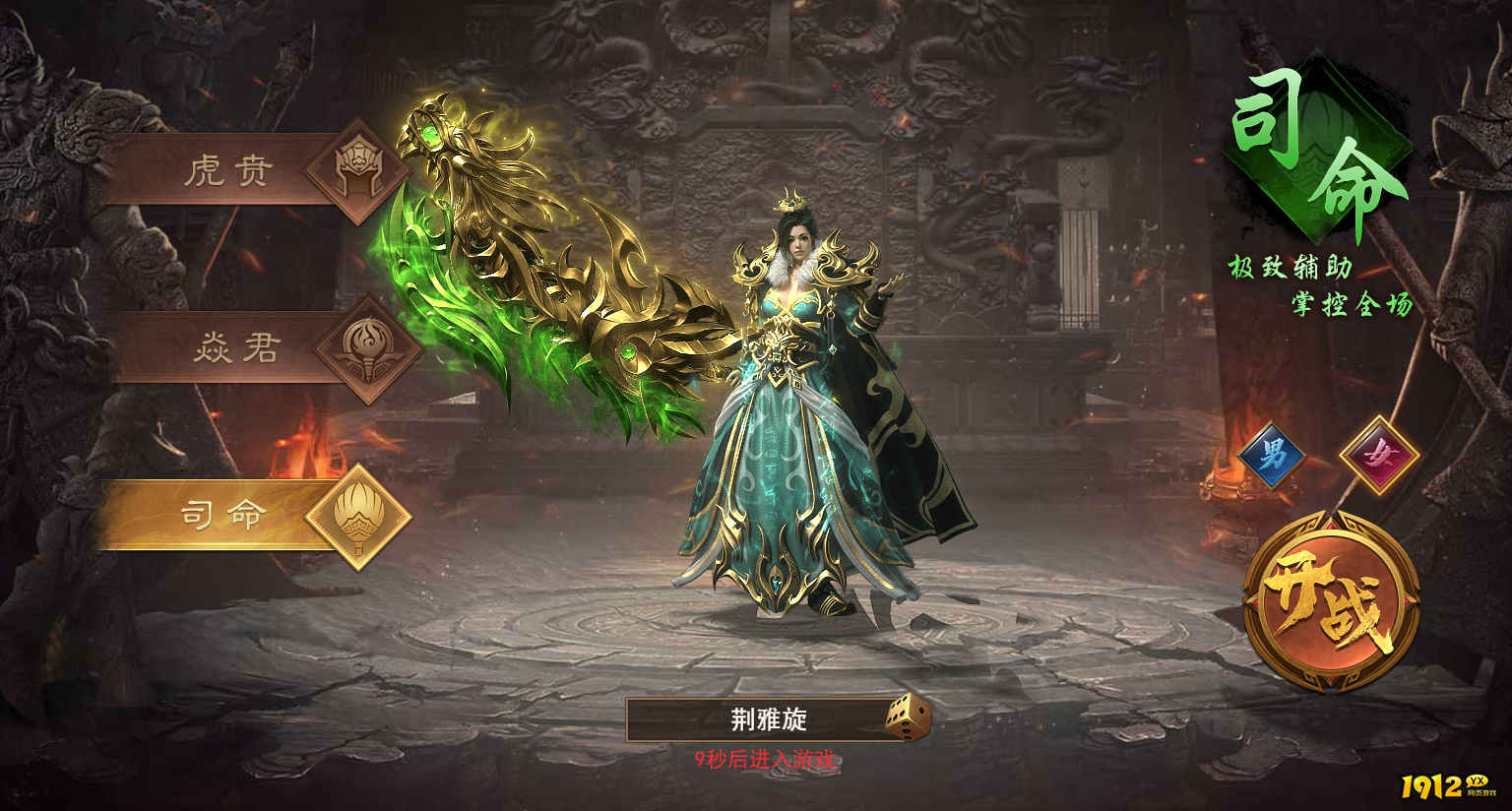
Task: Switch to male gender 男
Action: coord(1272,456)
